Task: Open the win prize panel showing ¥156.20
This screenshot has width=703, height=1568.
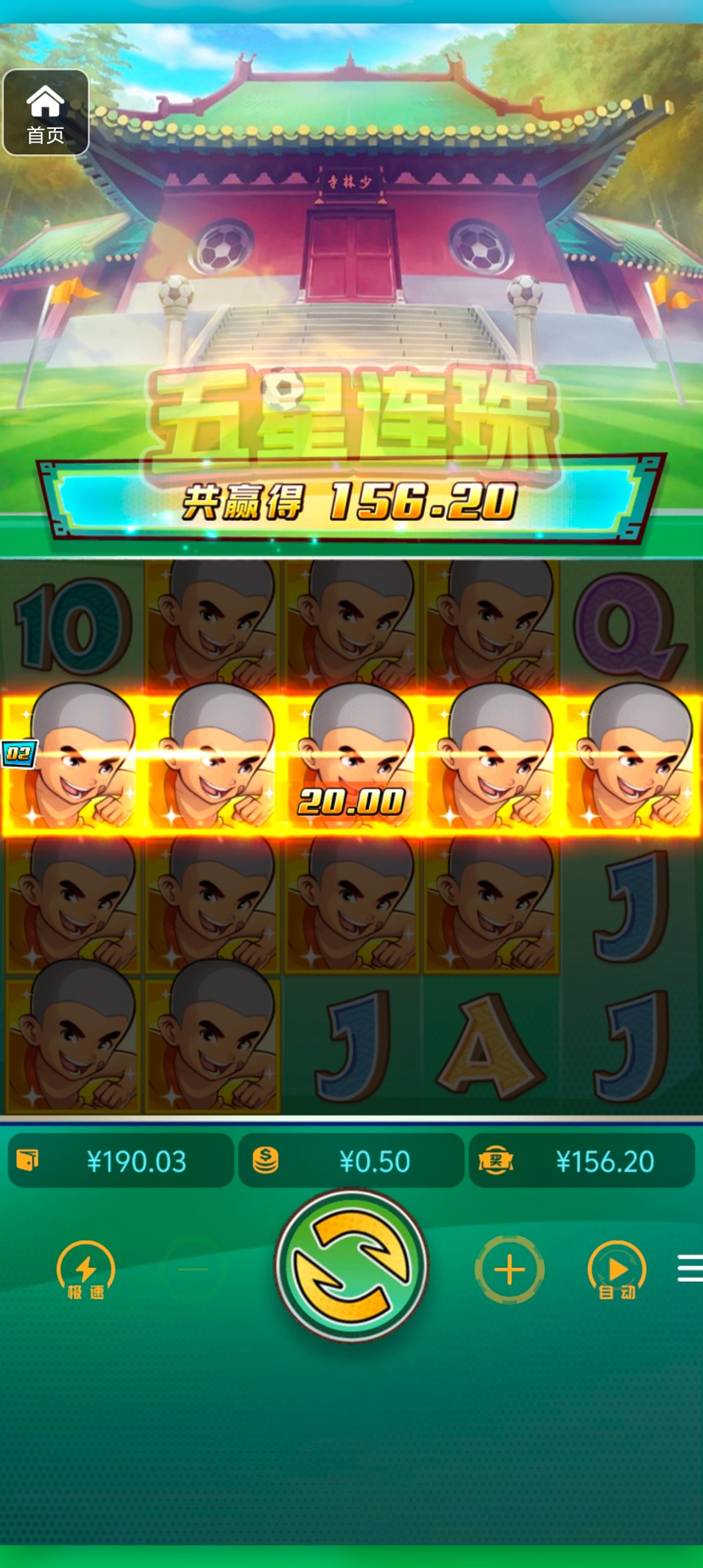Action: [x=582, y=1161]
